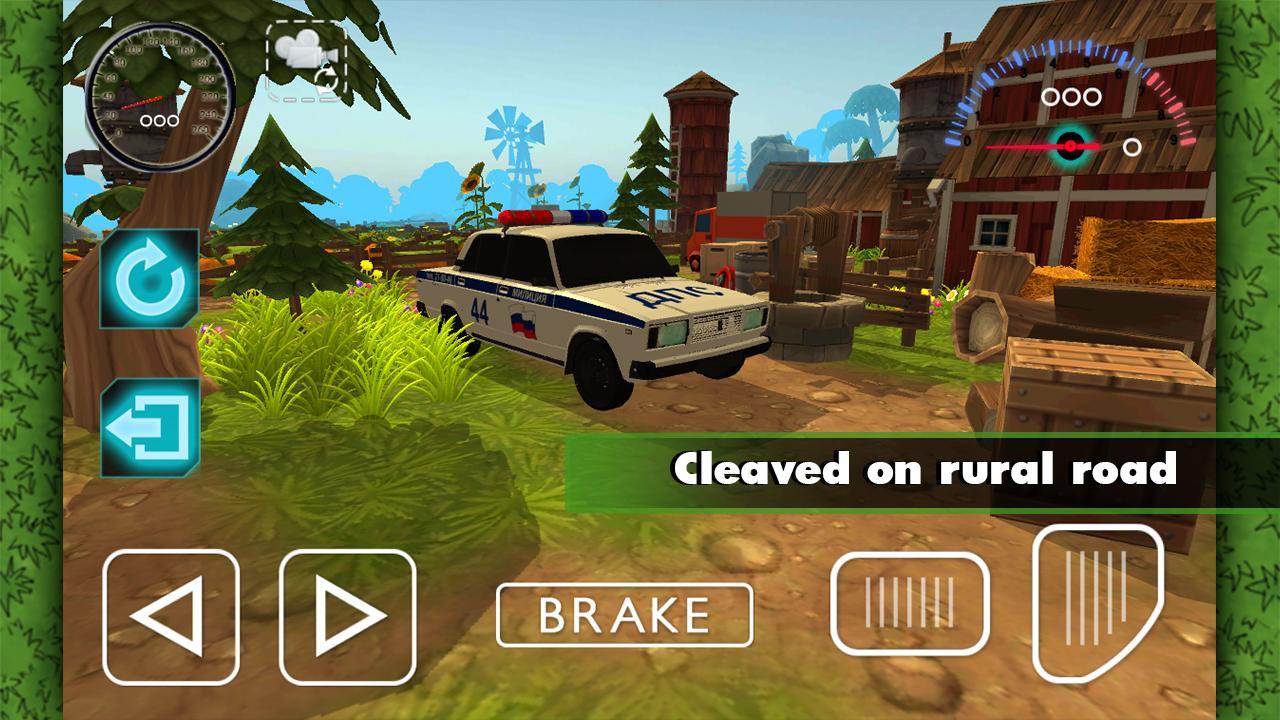Tap the small white circle near tachometer
The width and height of the screenshot is (1280, 720).
[x=1133, y=147]
